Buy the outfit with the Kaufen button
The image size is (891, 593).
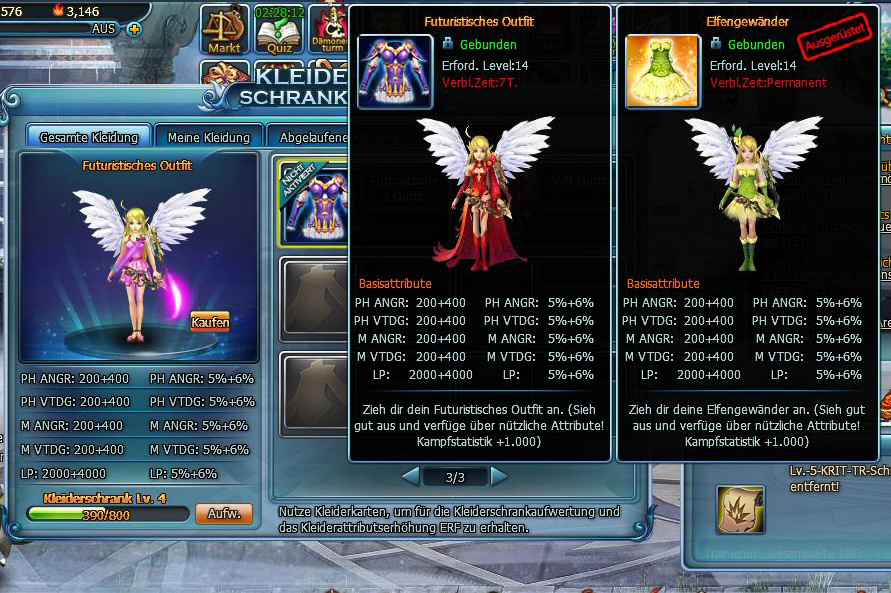210,322
